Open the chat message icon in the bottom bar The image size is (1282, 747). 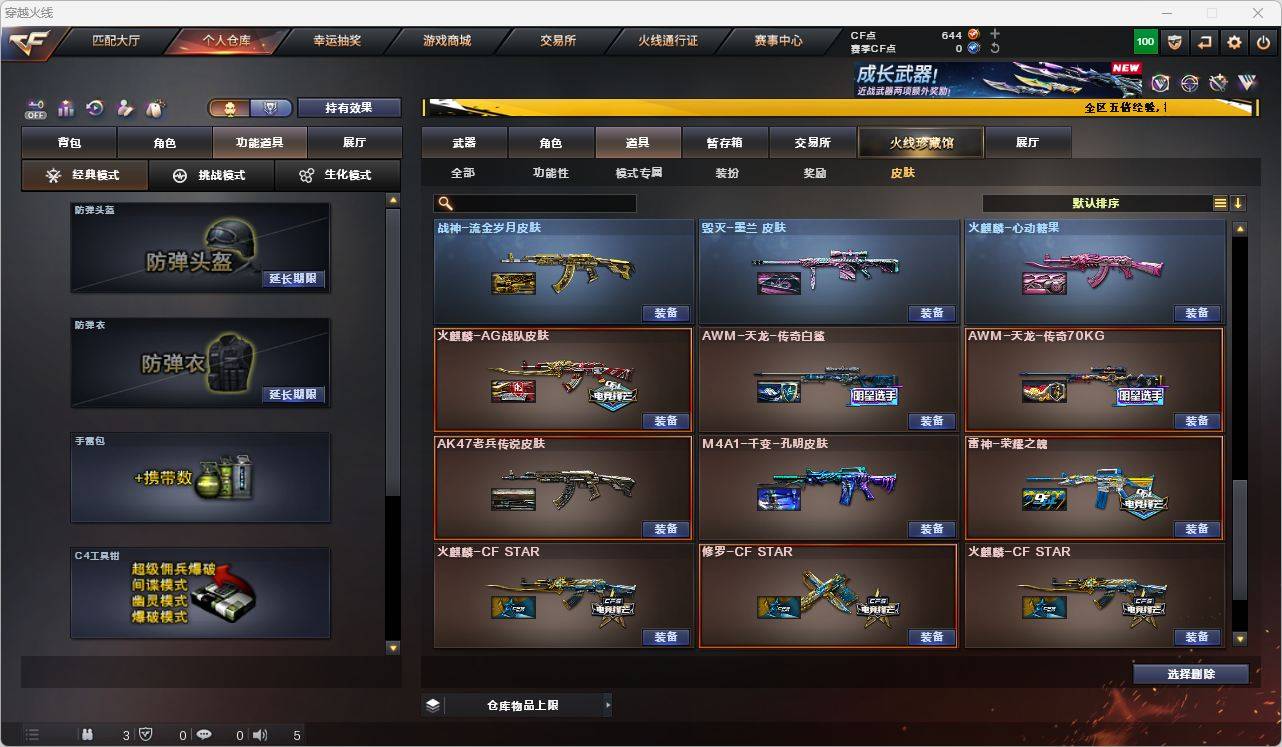pyautogui.click(x=203, y=735)
